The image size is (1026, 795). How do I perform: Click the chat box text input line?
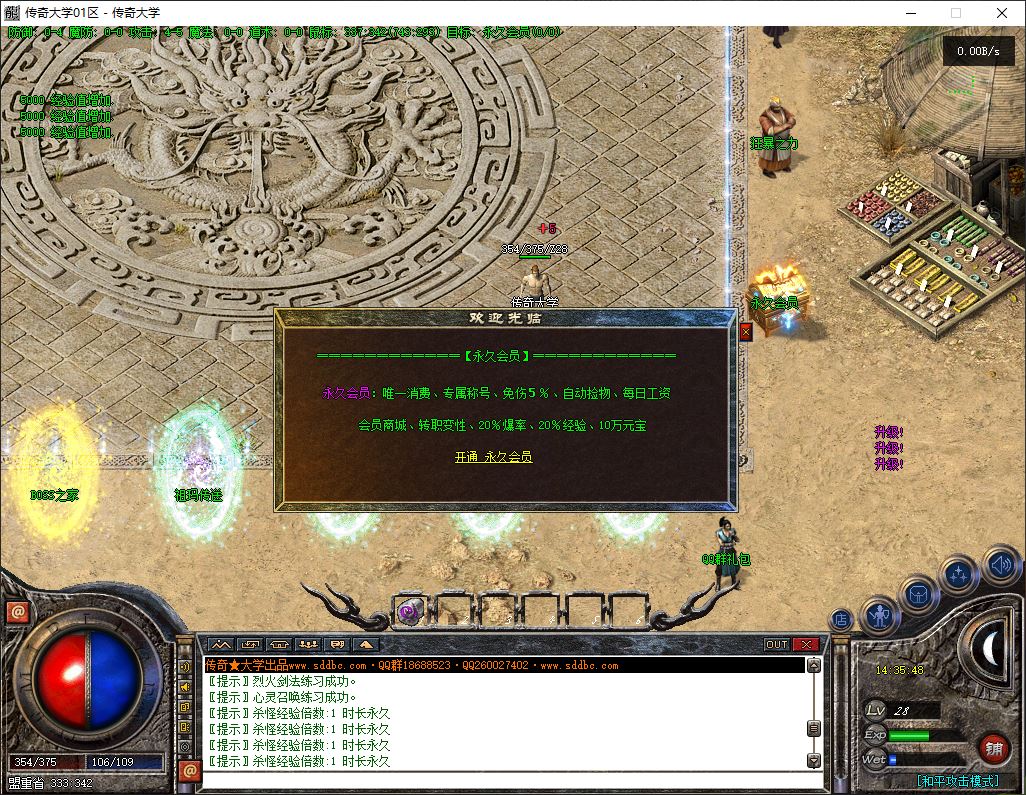(500, 778)
